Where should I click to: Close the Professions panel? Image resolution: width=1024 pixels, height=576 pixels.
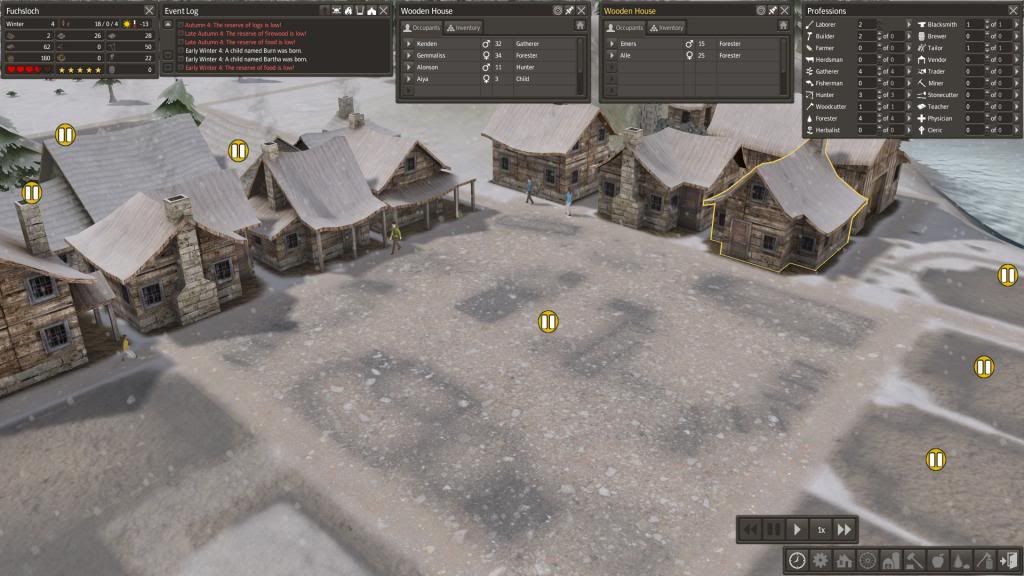point(1012,10)
